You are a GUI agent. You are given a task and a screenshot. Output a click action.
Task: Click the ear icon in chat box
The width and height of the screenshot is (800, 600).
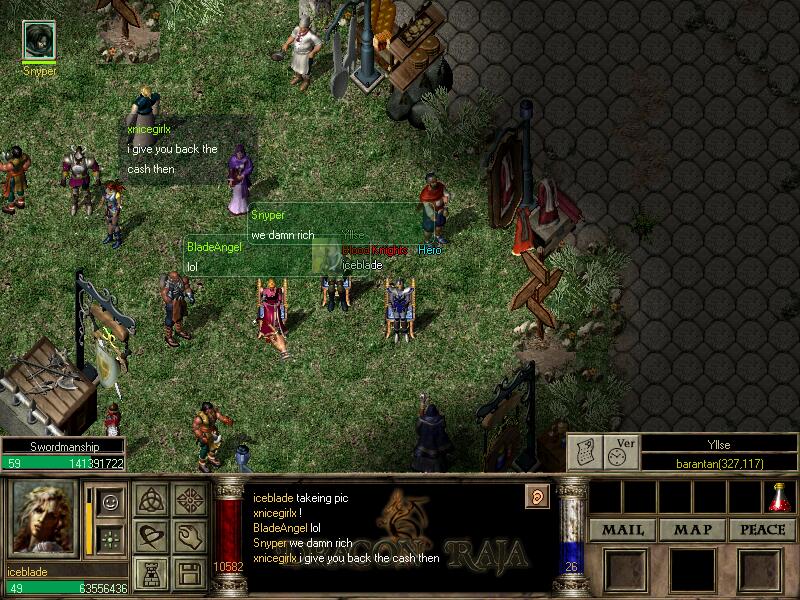537,495
